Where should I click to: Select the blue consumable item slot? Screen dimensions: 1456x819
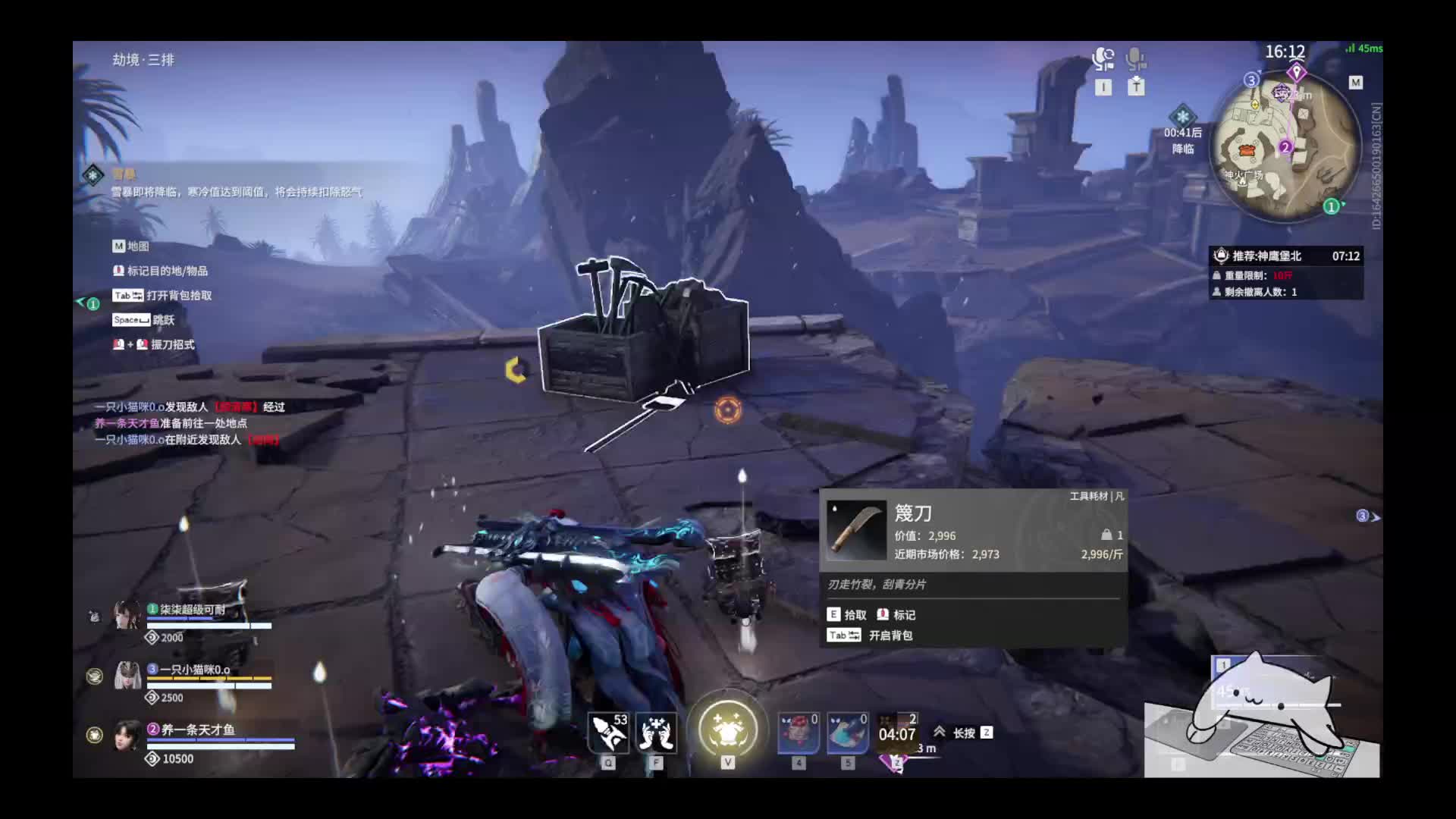click(847, 733)
